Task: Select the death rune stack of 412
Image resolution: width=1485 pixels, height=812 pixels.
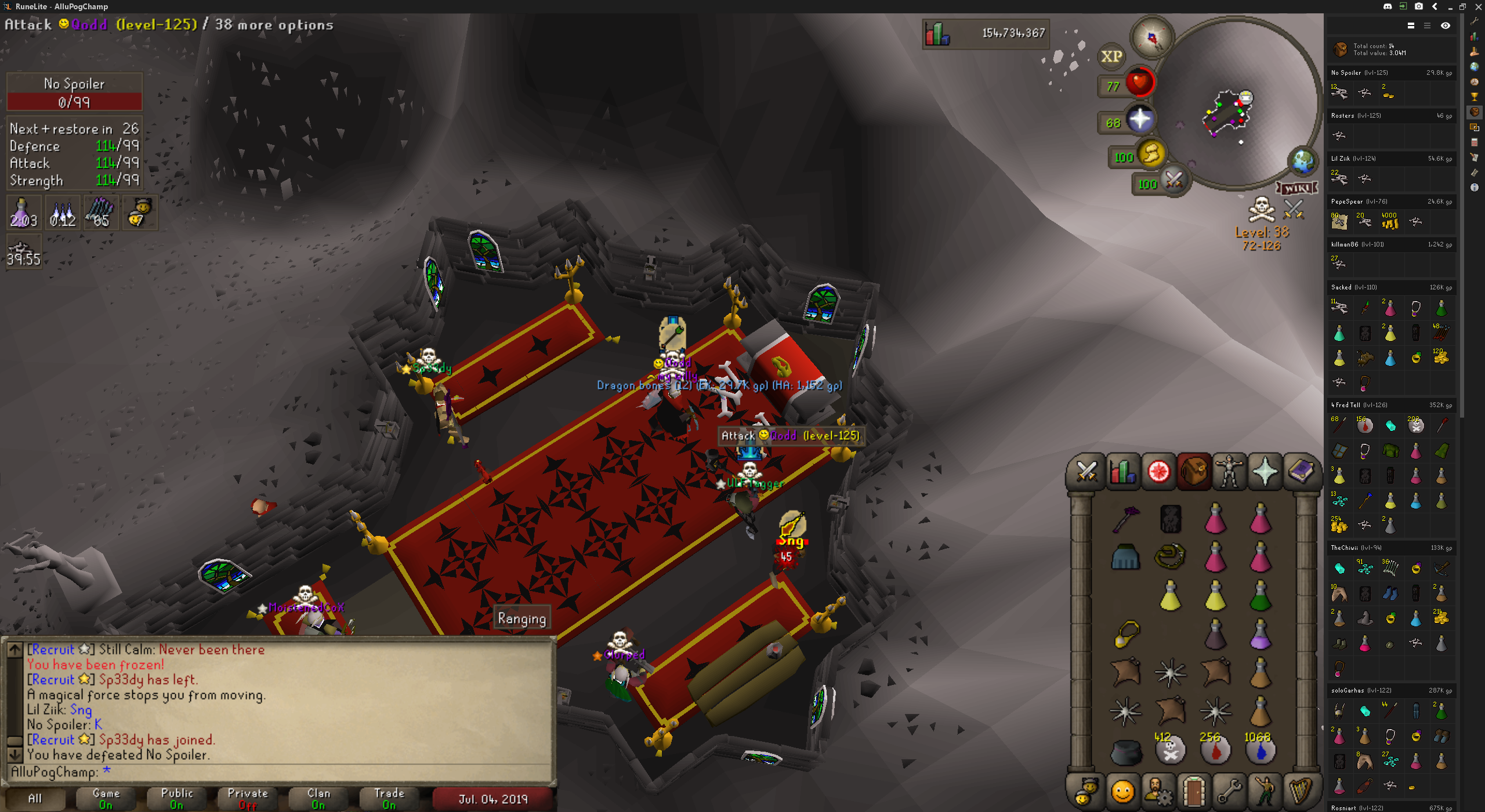Action: 1170,750
